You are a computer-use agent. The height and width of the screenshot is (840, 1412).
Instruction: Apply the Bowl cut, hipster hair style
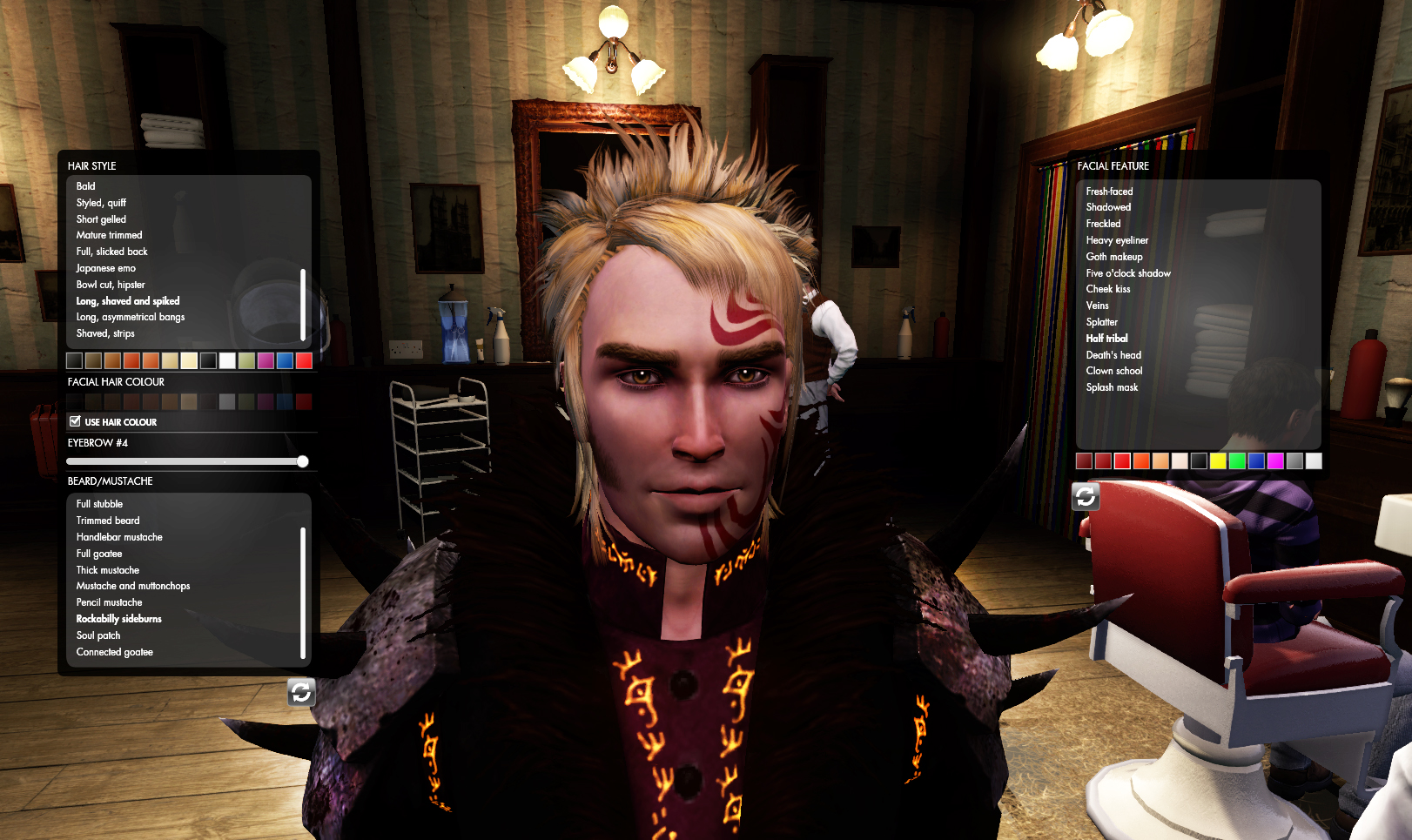click(x=114, y=284)
